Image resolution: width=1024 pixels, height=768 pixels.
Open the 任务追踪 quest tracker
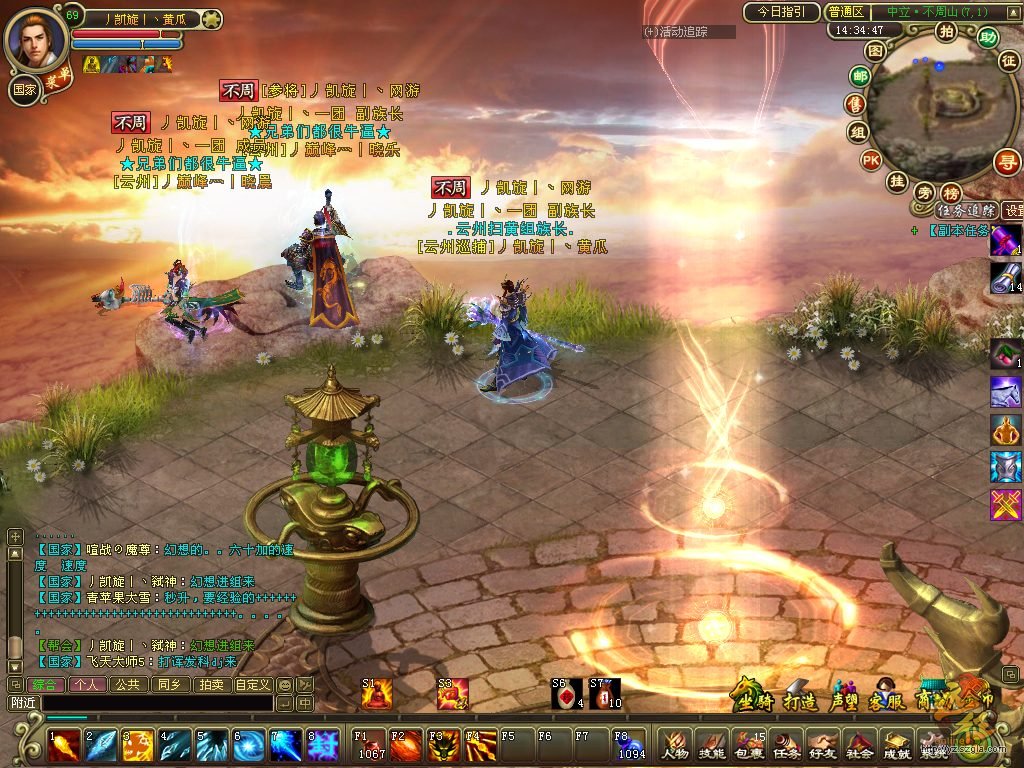966,210
